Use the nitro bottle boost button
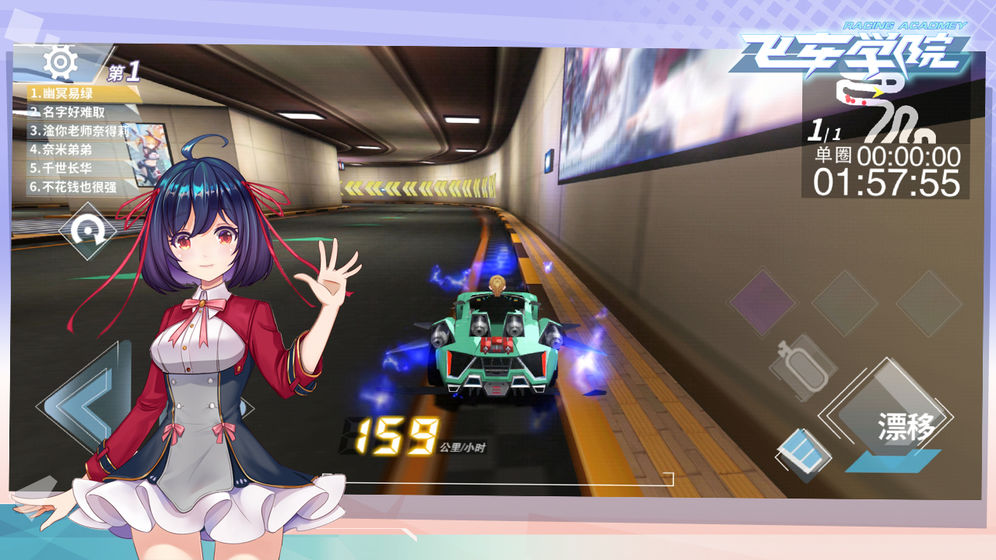996x560 pixels. pos(802,365)
